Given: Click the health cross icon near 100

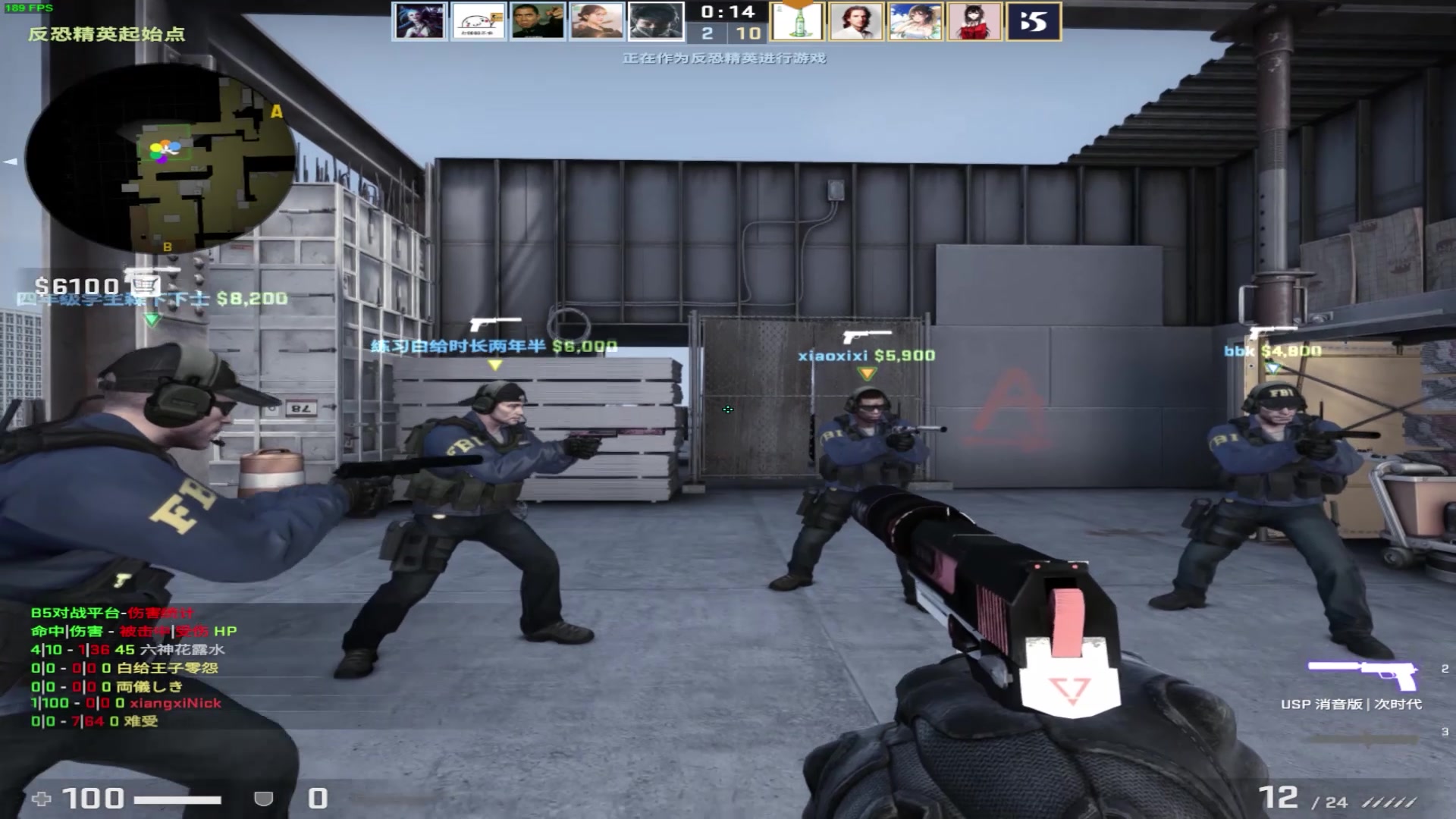Looking at the screenshot, I should coord(41,798).
